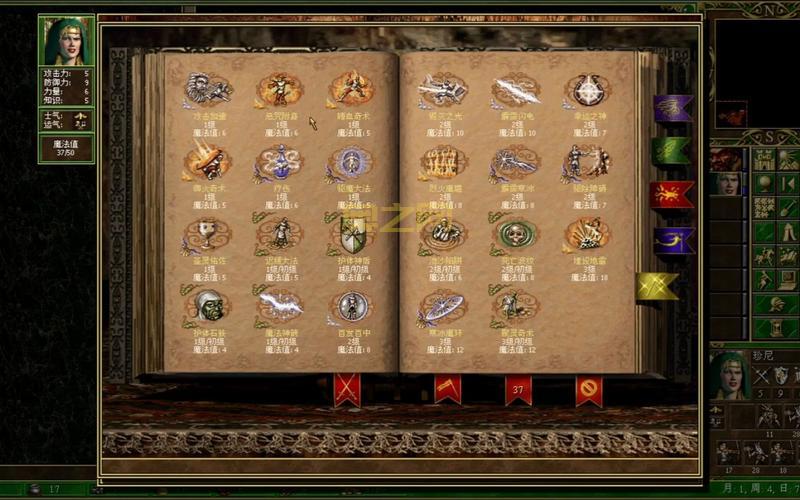The height and width of the screenshot is (500, 800).
Task: Select the Lightning Bolt spell
Action: tap(516, 90)
